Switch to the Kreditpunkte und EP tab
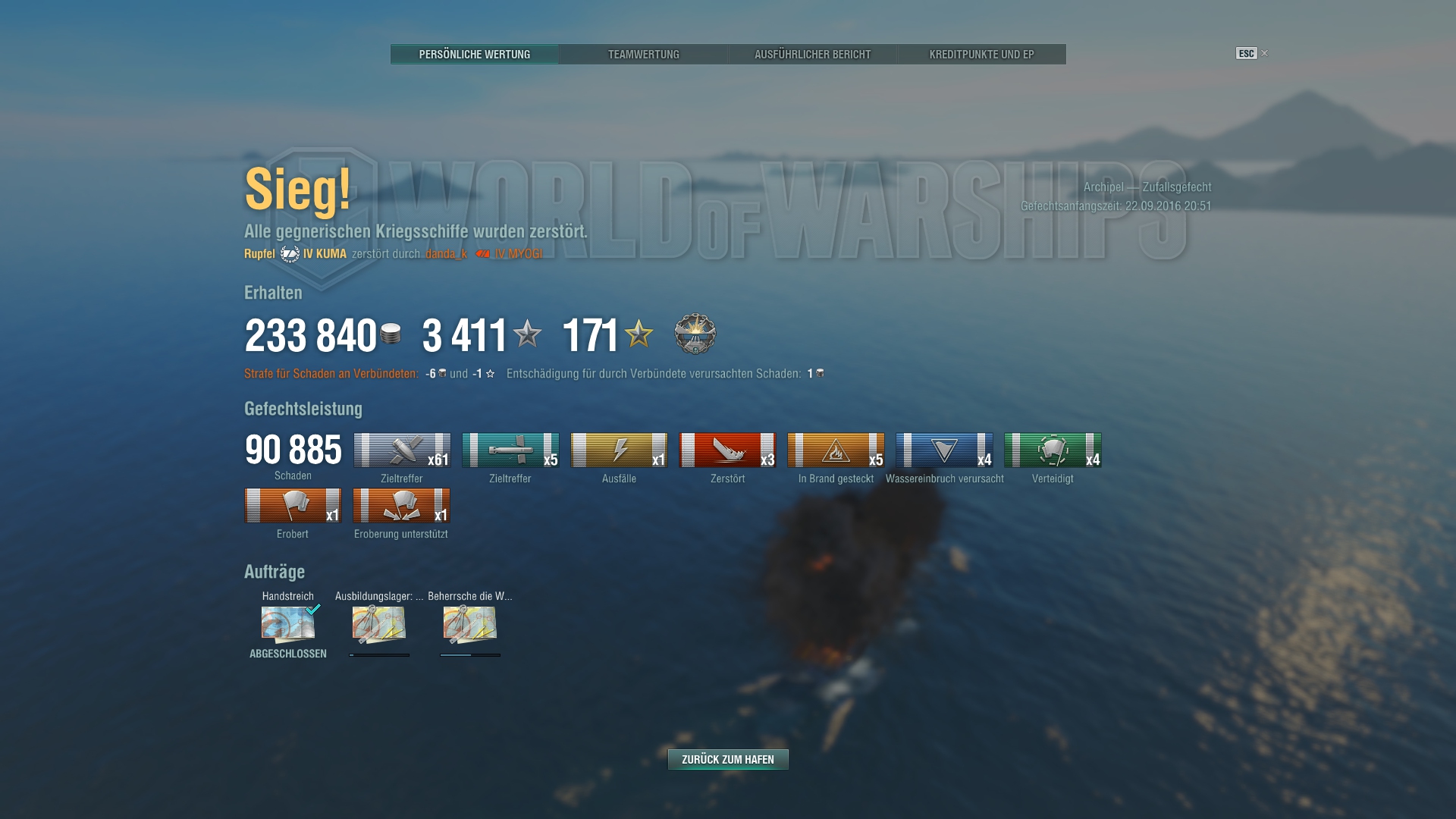 (x=981, y=54)
